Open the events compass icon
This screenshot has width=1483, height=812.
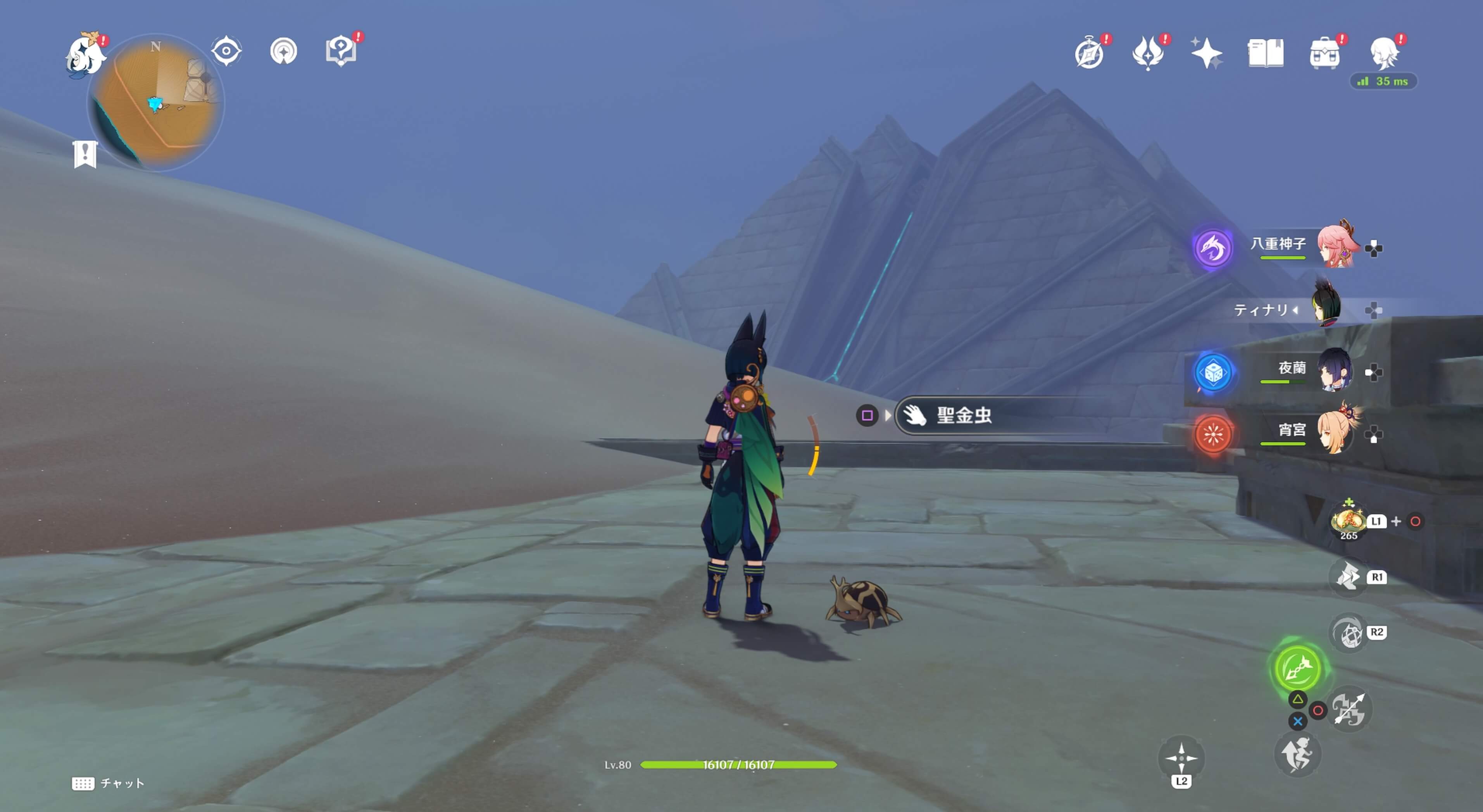tap(1089, 53)
